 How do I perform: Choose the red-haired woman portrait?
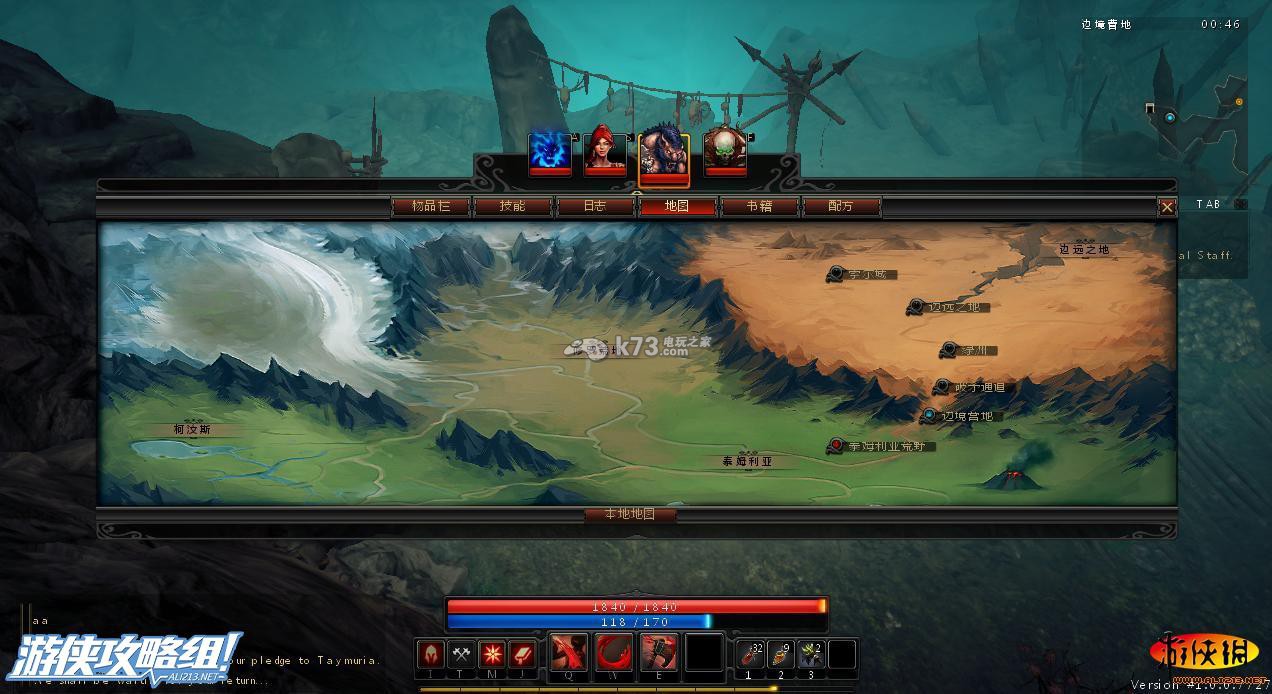click(x=605, y=152)
